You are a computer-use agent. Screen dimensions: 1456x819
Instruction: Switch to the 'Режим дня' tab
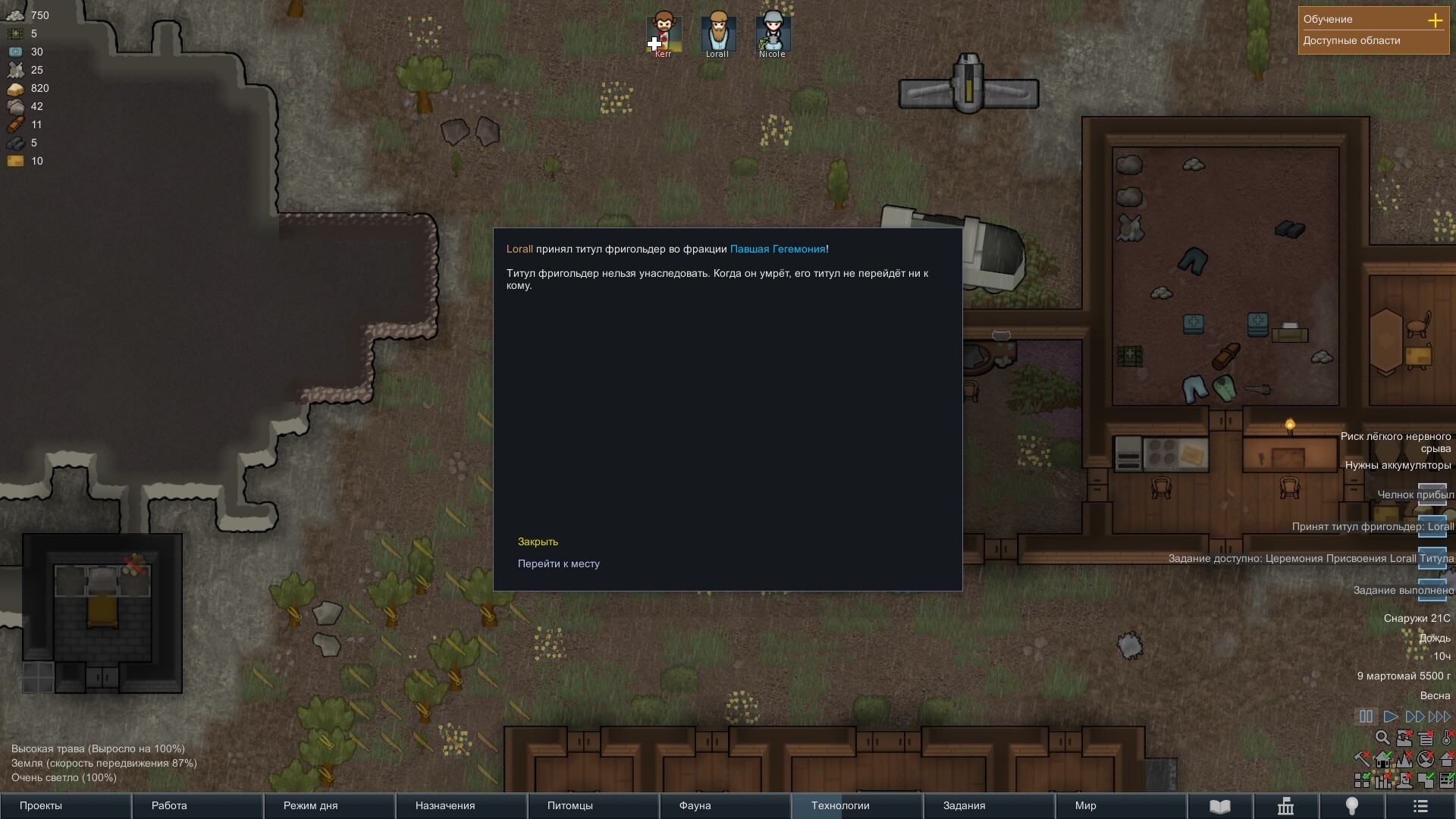pos(329,805)
